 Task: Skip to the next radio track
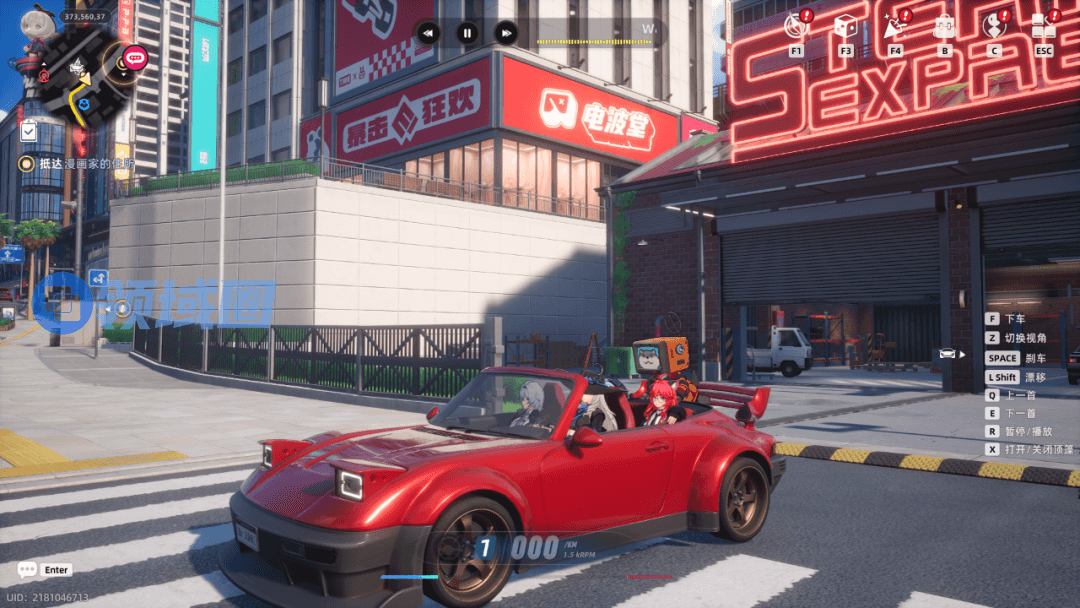(506, 33)
